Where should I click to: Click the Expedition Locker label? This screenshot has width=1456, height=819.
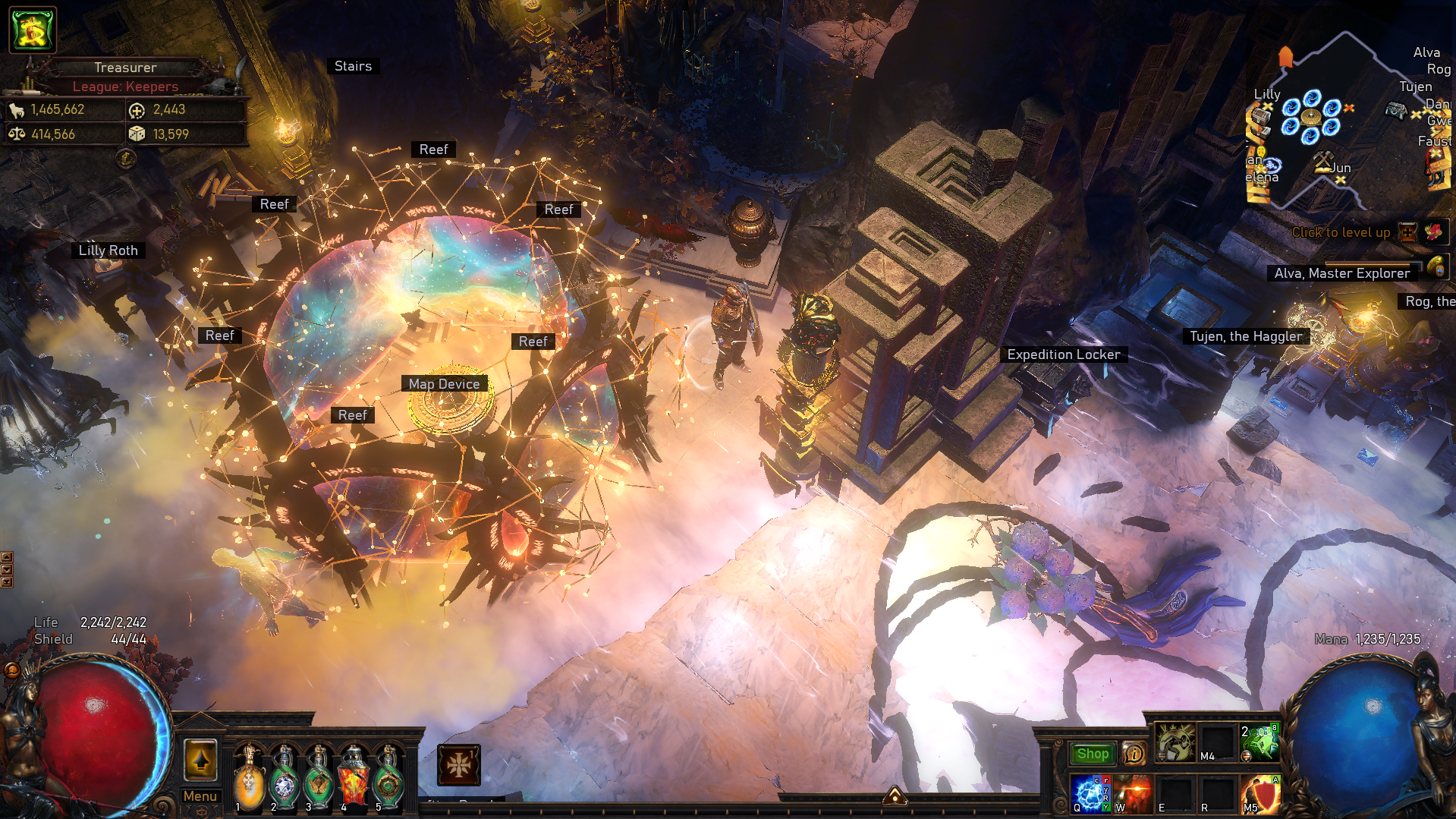coord(1063,354)
